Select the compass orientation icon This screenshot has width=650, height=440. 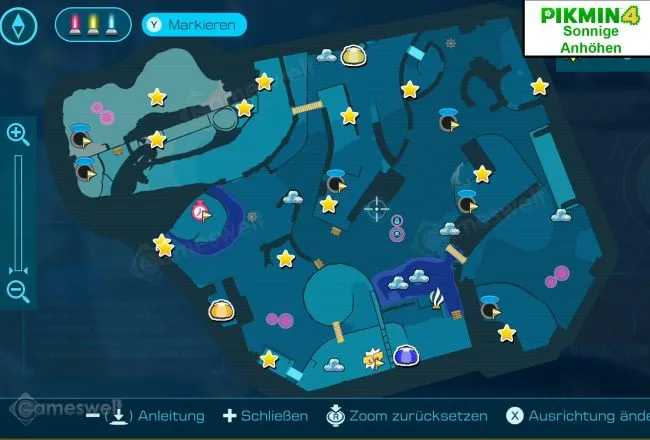(x=20, y=23)
